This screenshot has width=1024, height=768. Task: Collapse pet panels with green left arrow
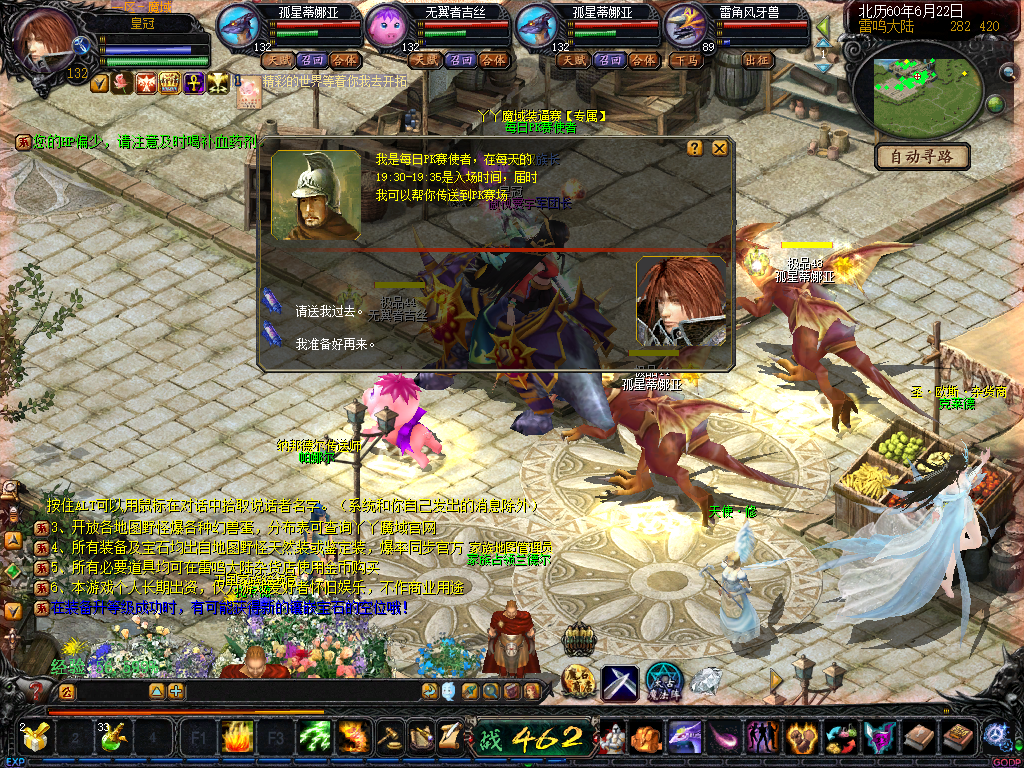[x=822, y=27]
